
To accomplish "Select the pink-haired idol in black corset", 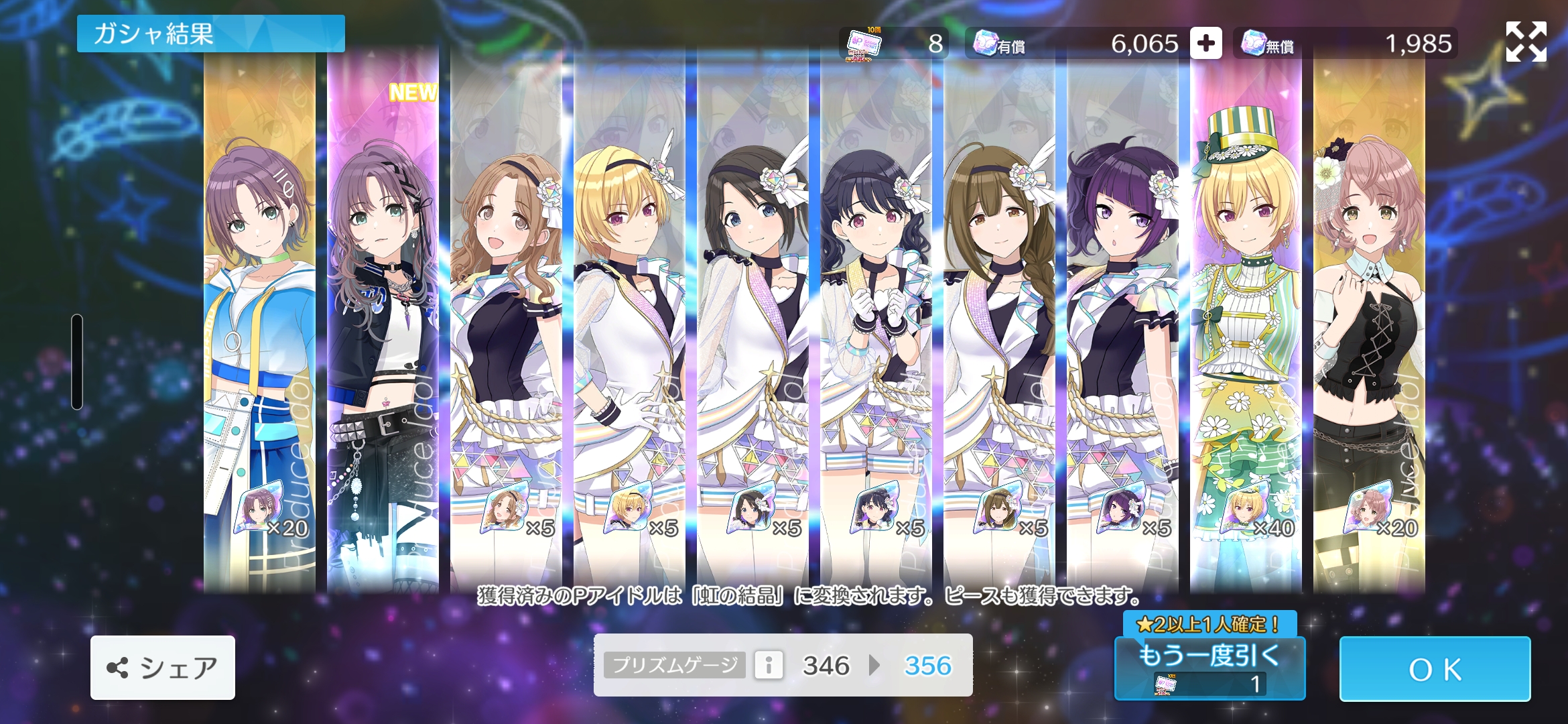I will pos(1369,322).
